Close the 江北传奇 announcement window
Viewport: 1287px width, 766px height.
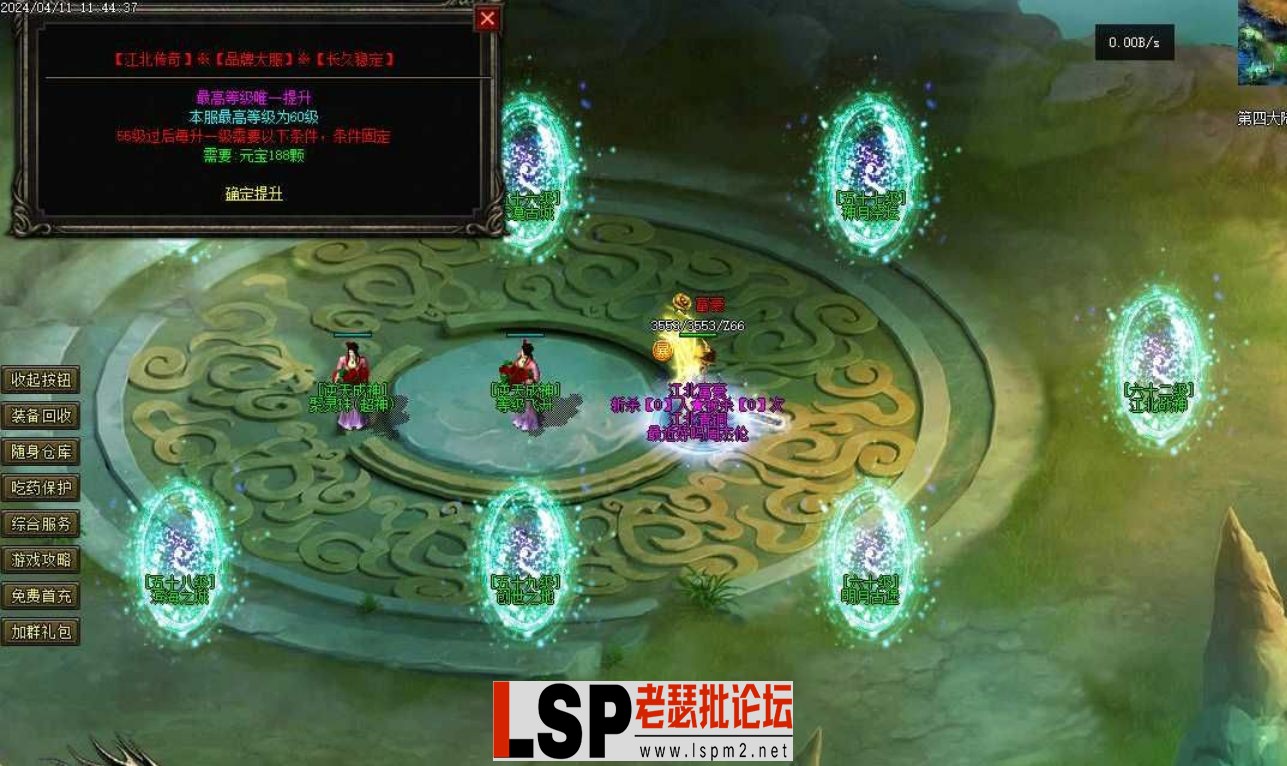(x=487, y=19)
